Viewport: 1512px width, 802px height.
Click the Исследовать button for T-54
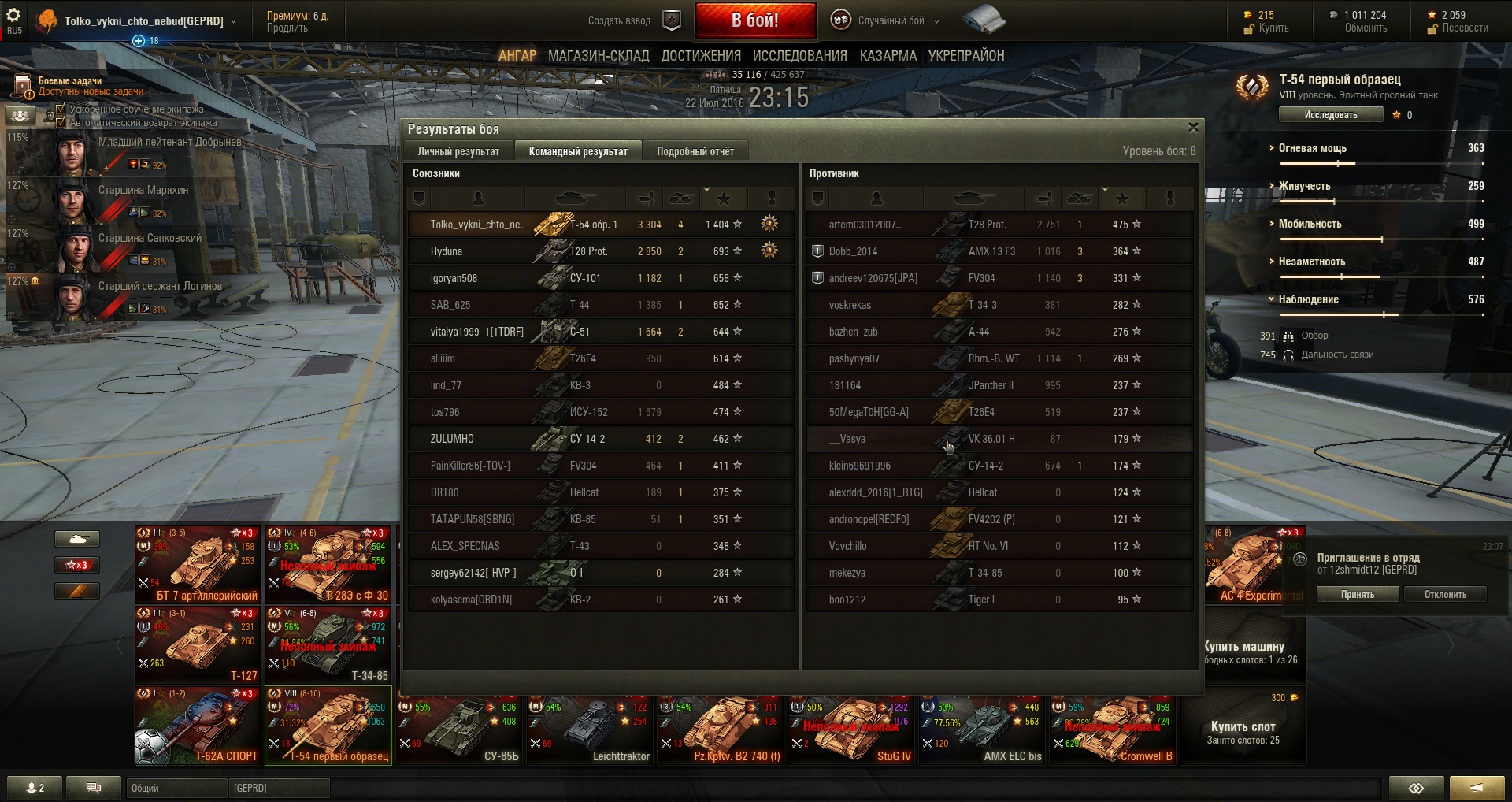1330,115
